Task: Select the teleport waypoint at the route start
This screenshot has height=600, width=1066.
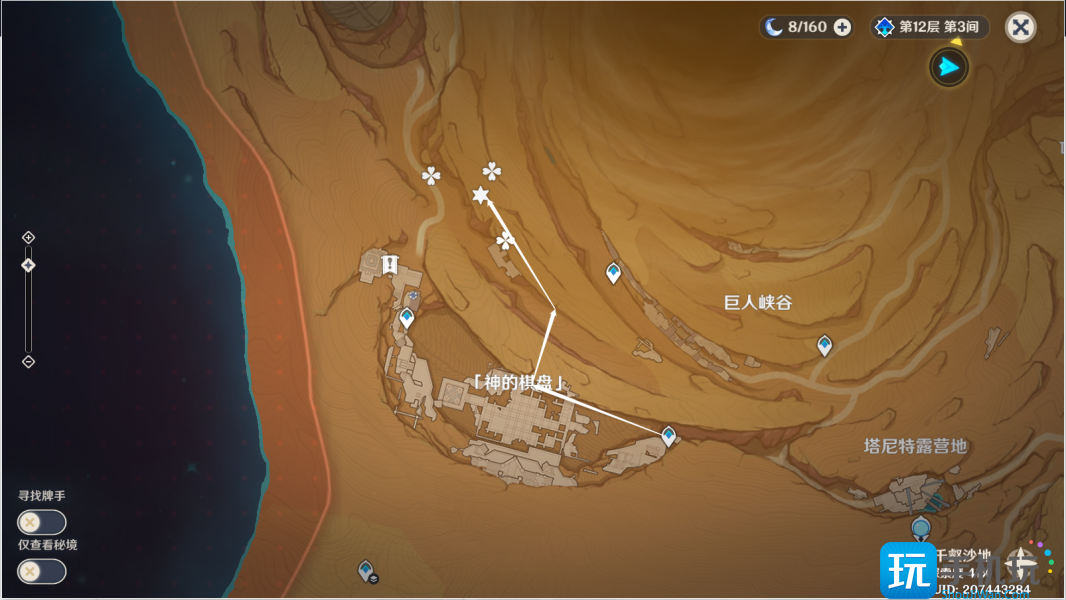Action: pyautogui.click(x=668, y=435)
